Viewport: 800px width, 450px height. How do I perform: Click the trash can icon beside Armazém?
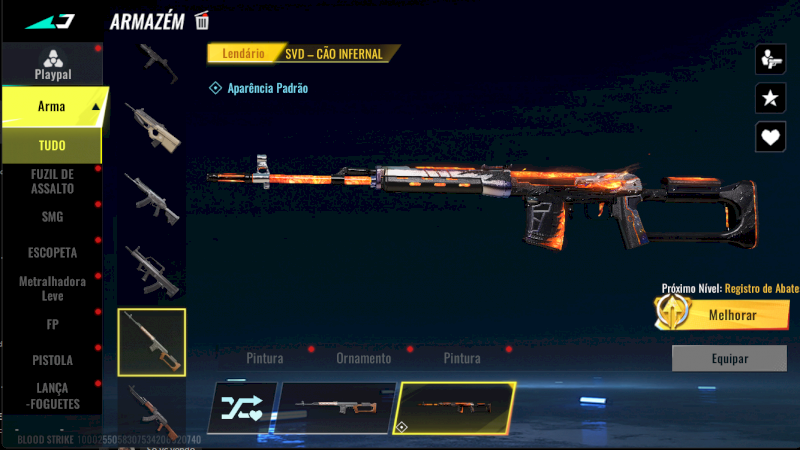pos(203,20)
